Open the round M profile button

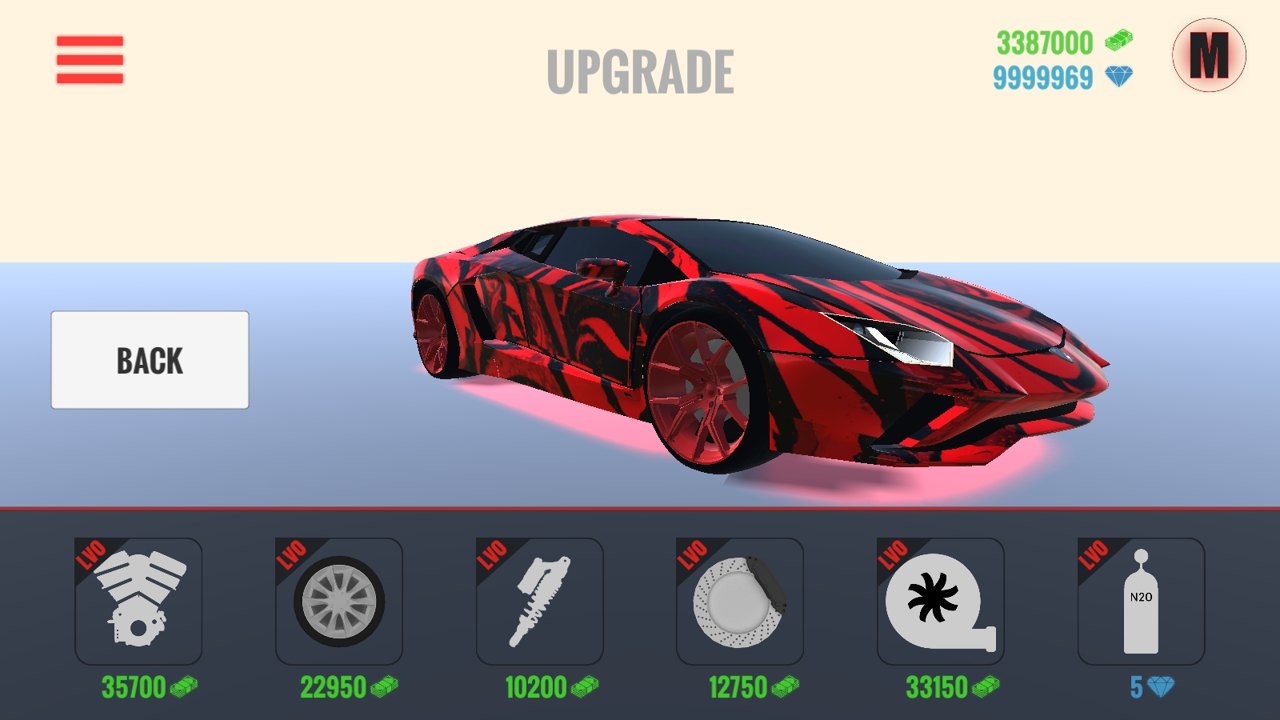click(1209, 55)
